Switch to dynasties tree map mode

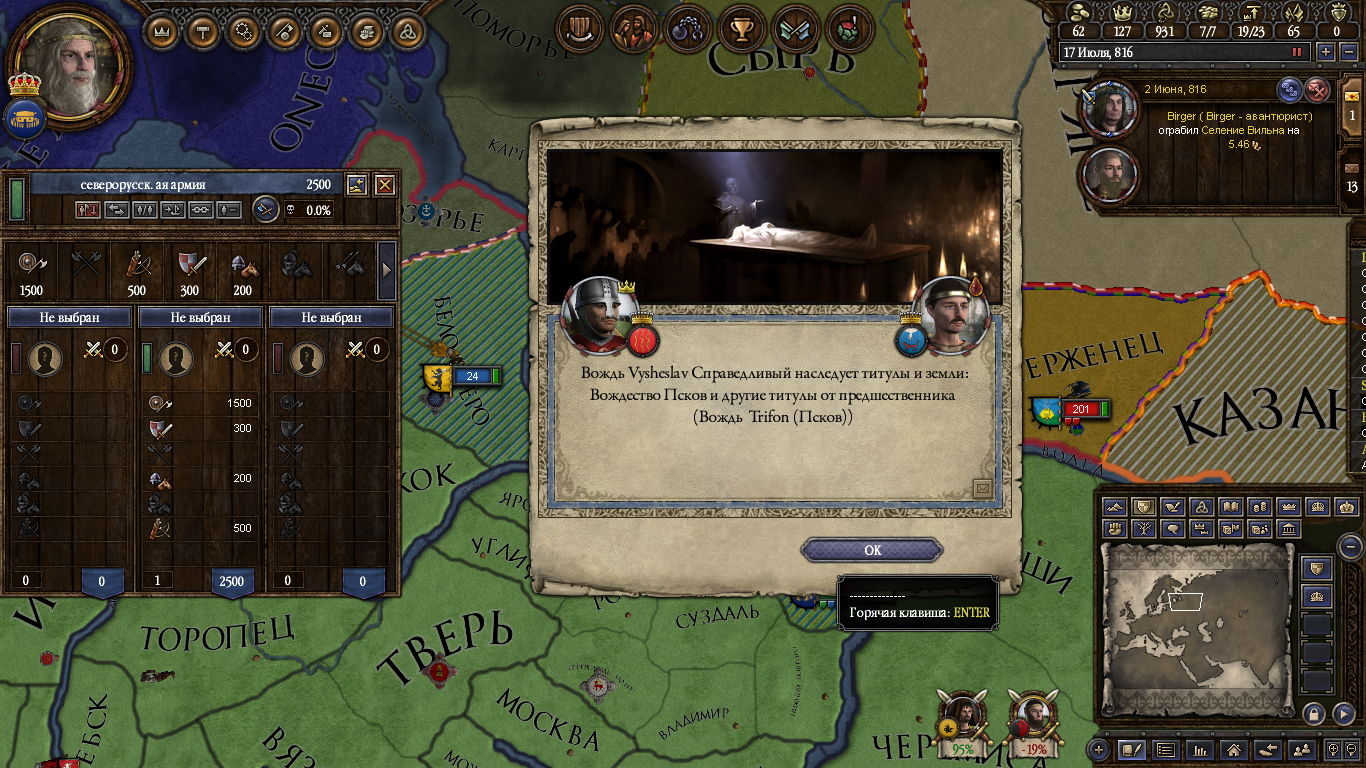(1145, 529)
